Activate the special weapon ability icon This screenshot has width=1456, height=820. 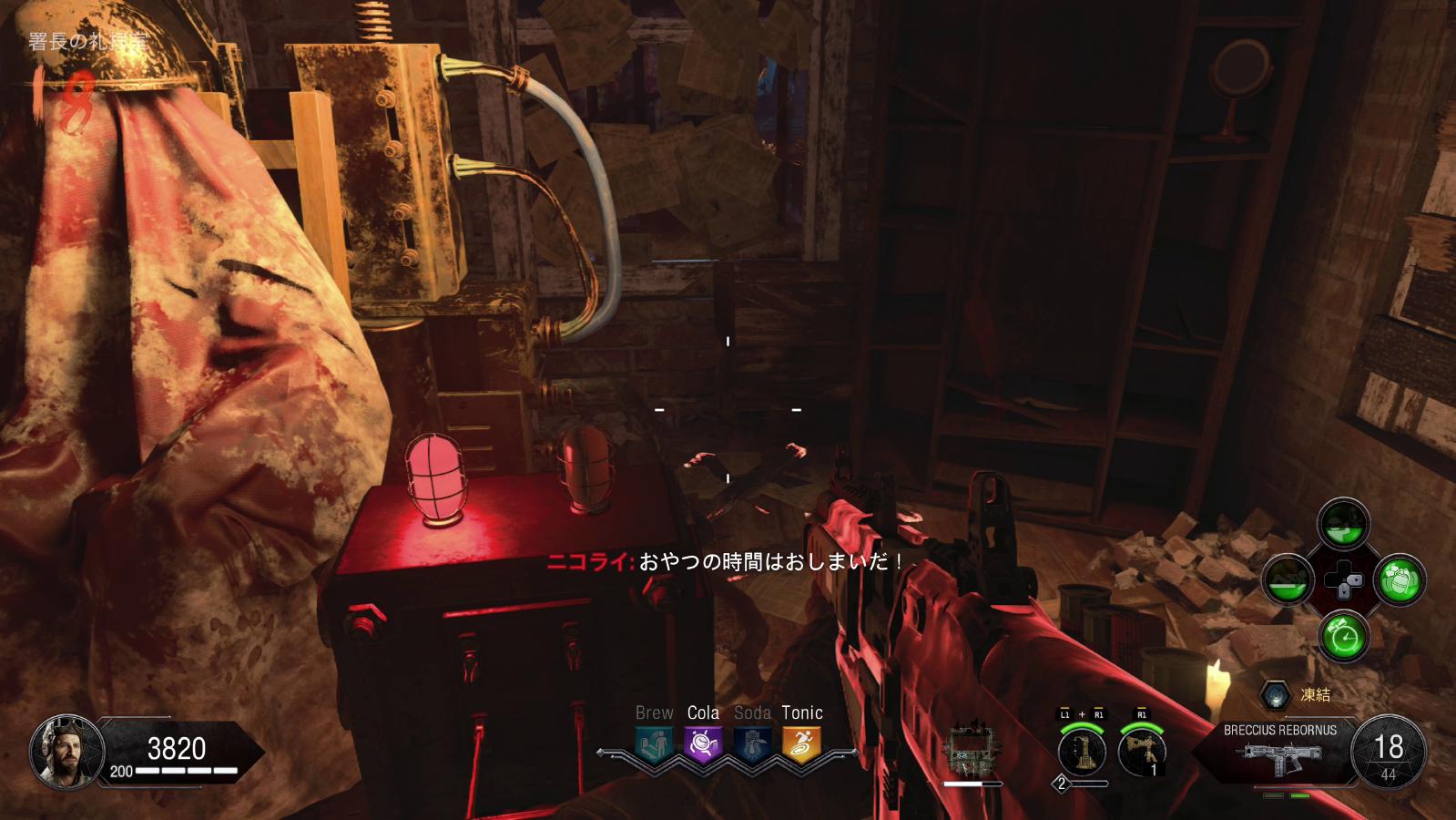click(x=1082, y=753)
